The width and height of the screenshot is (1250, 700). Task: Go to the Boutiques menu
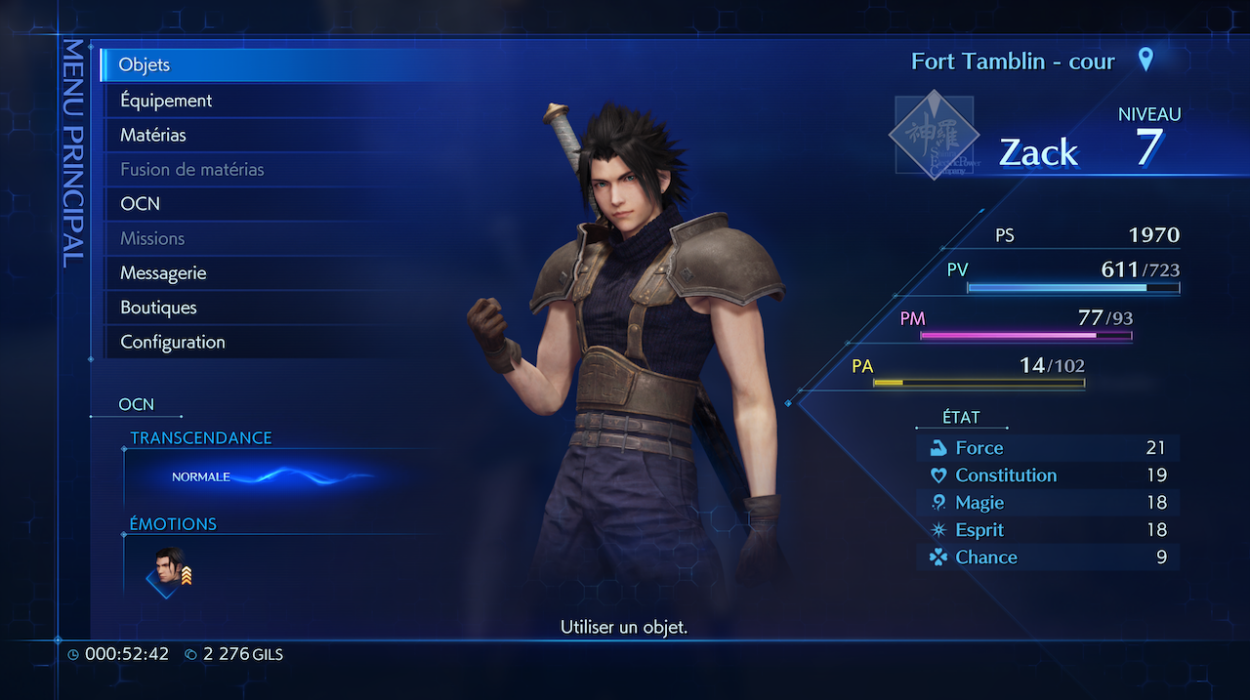(158, 307)
